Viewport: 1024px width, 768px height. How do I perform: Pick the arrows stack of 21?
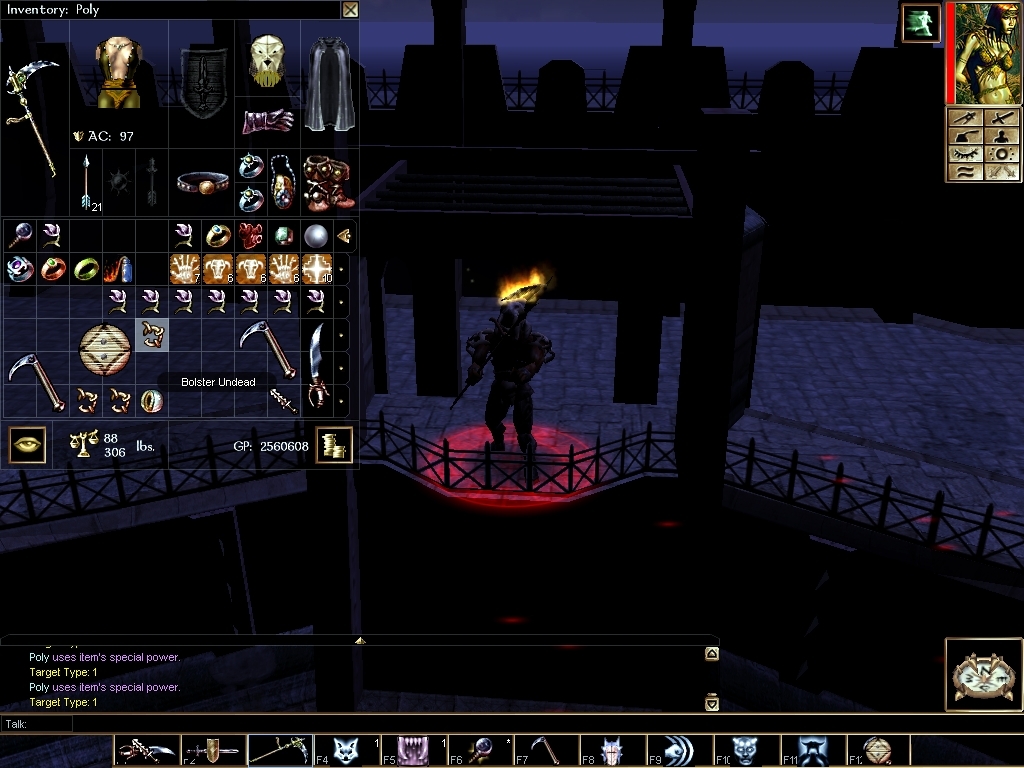click(x=86, y=182)
